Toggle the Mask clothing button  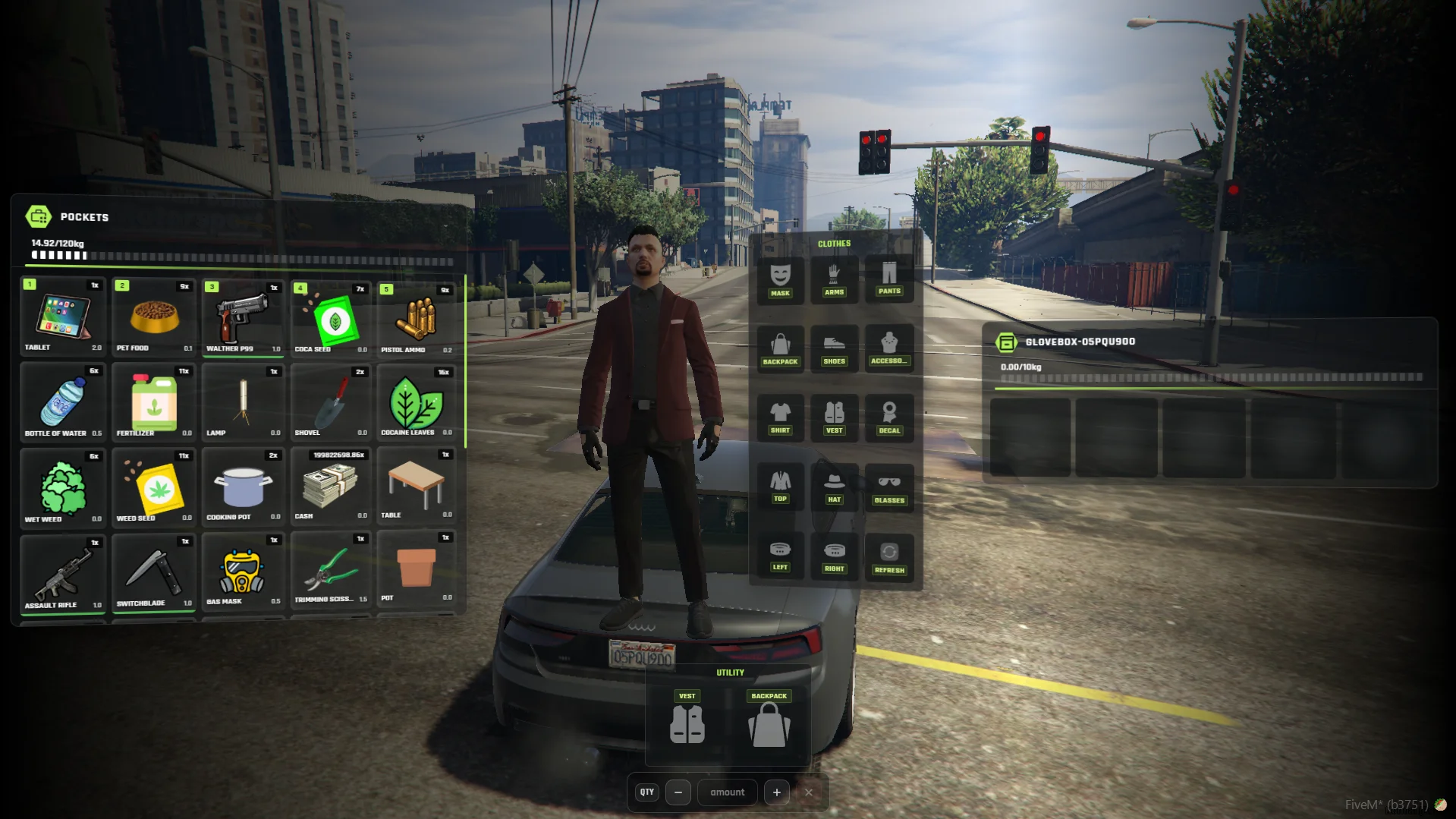(x=780, y=280)
